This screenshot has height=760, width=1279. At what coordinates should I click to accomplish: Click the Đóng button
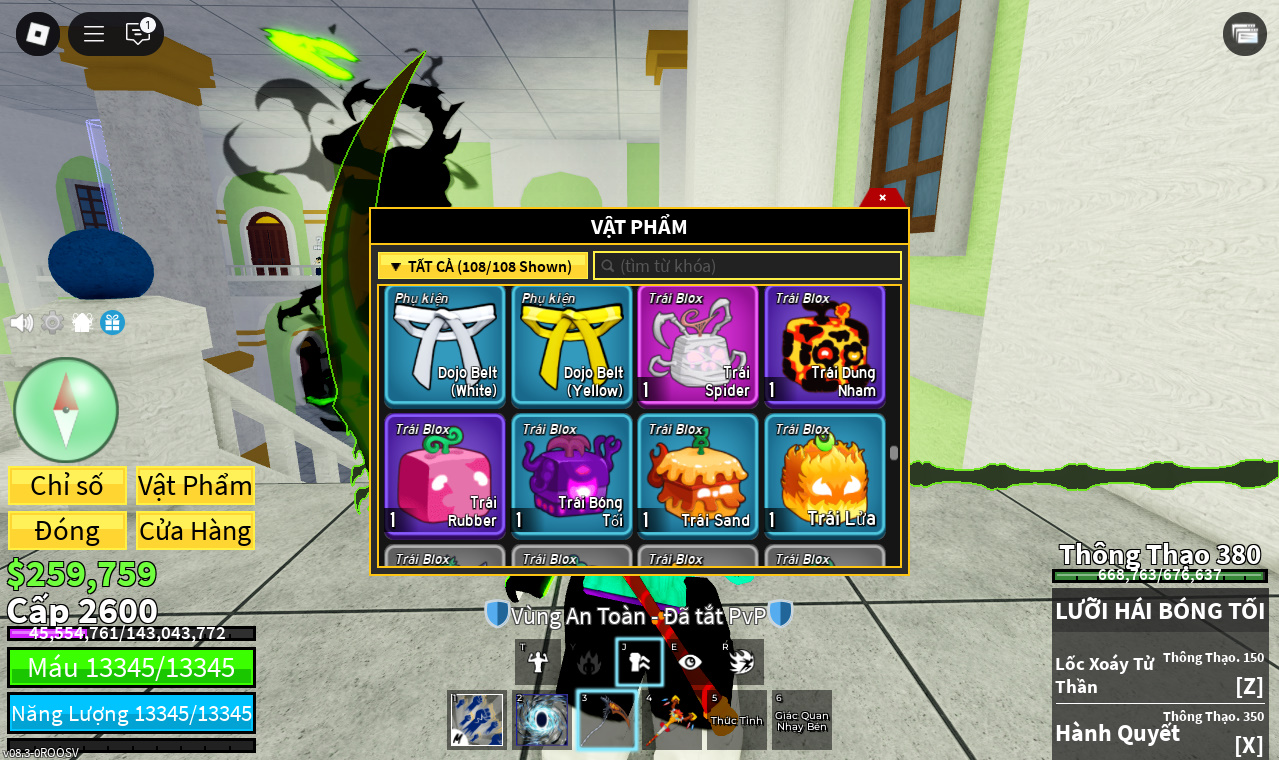pyautogui.click(x=67, y=531)
